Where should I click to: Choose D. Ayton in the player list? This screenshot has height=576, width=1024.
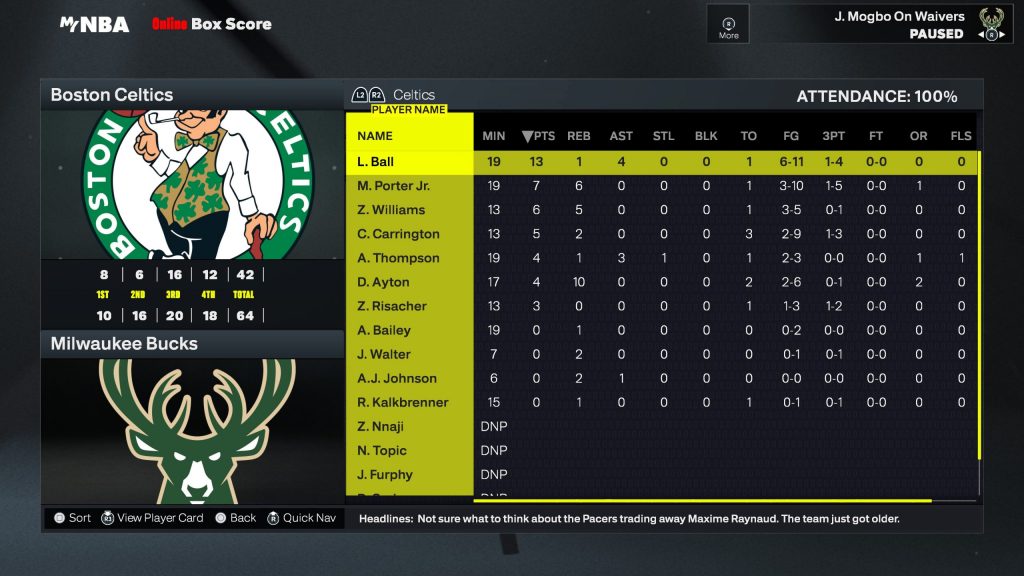click(383, 282)
